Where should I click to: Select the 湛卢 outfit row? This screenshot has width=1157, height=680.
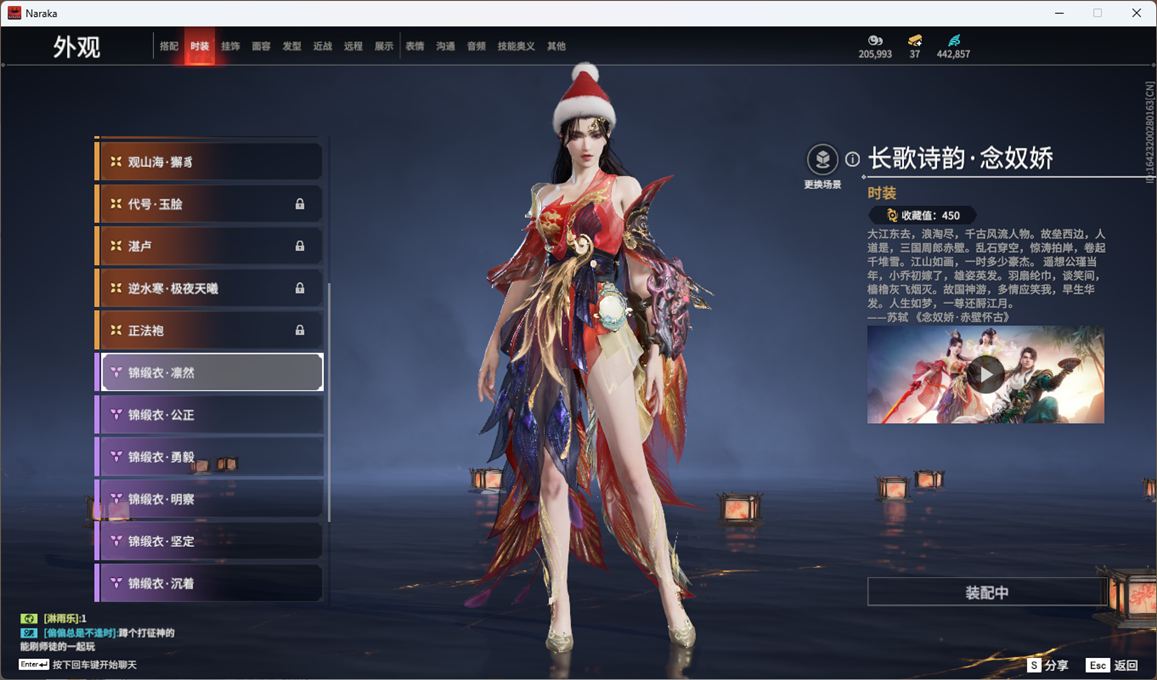click(210, 246)
